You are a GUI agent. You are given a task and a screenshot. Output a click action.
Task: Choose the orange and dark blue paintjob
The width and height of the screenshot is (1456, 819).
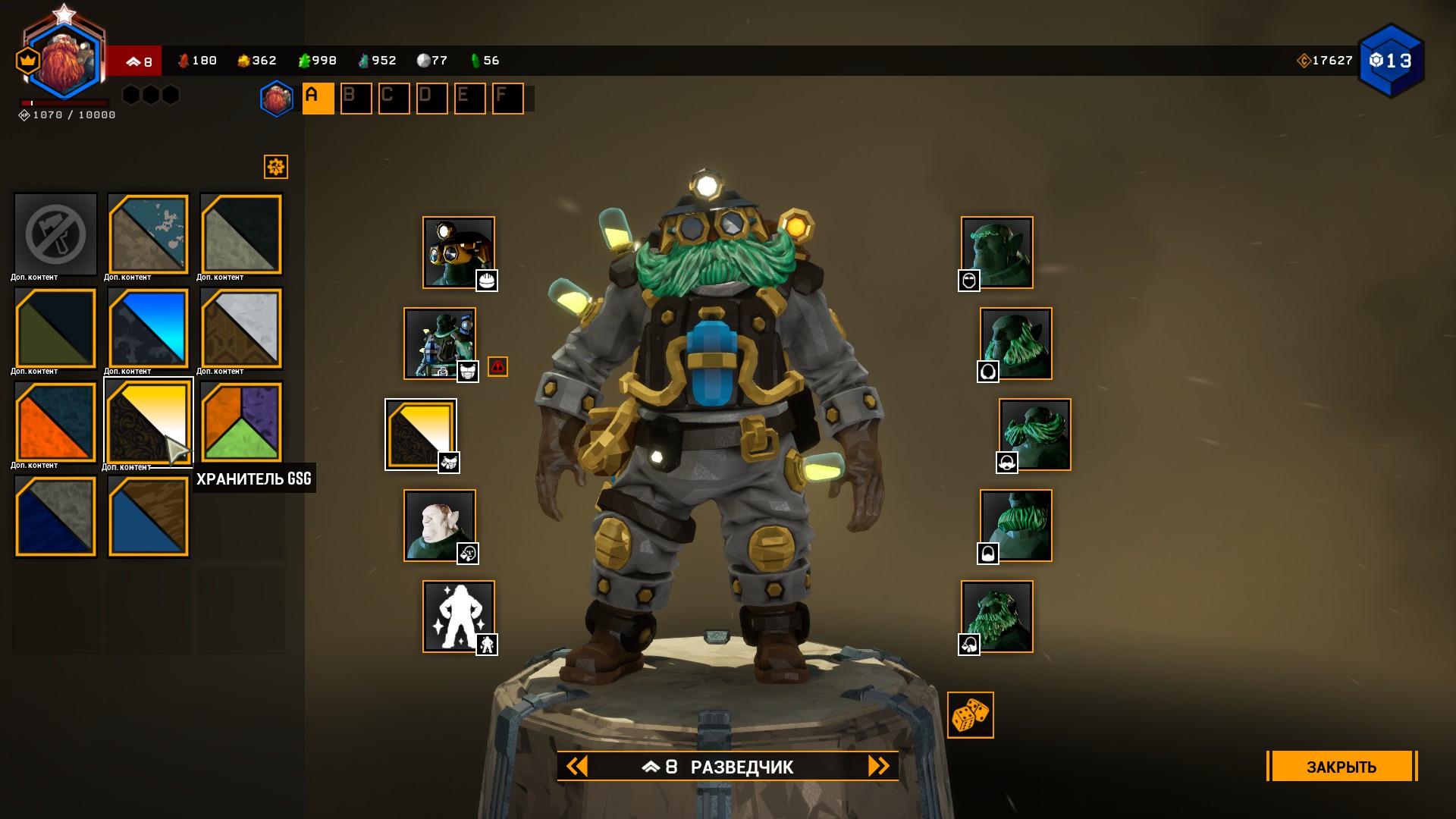tap(55, 422)
